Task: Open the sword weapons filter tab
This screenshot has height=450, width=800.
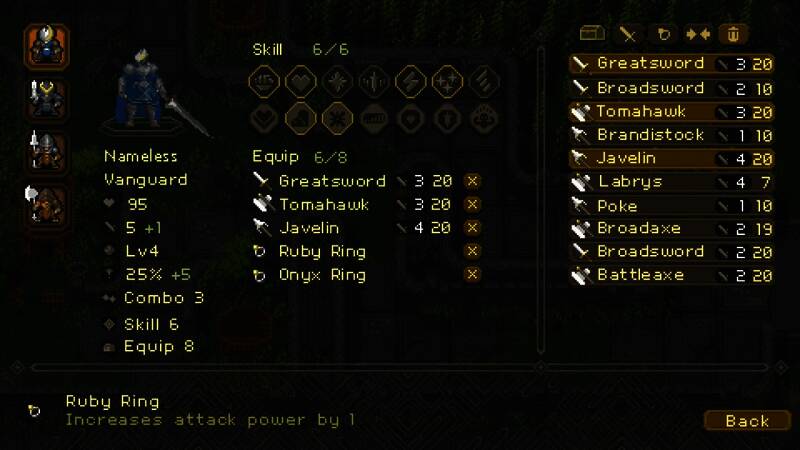Action: [629, 34]
